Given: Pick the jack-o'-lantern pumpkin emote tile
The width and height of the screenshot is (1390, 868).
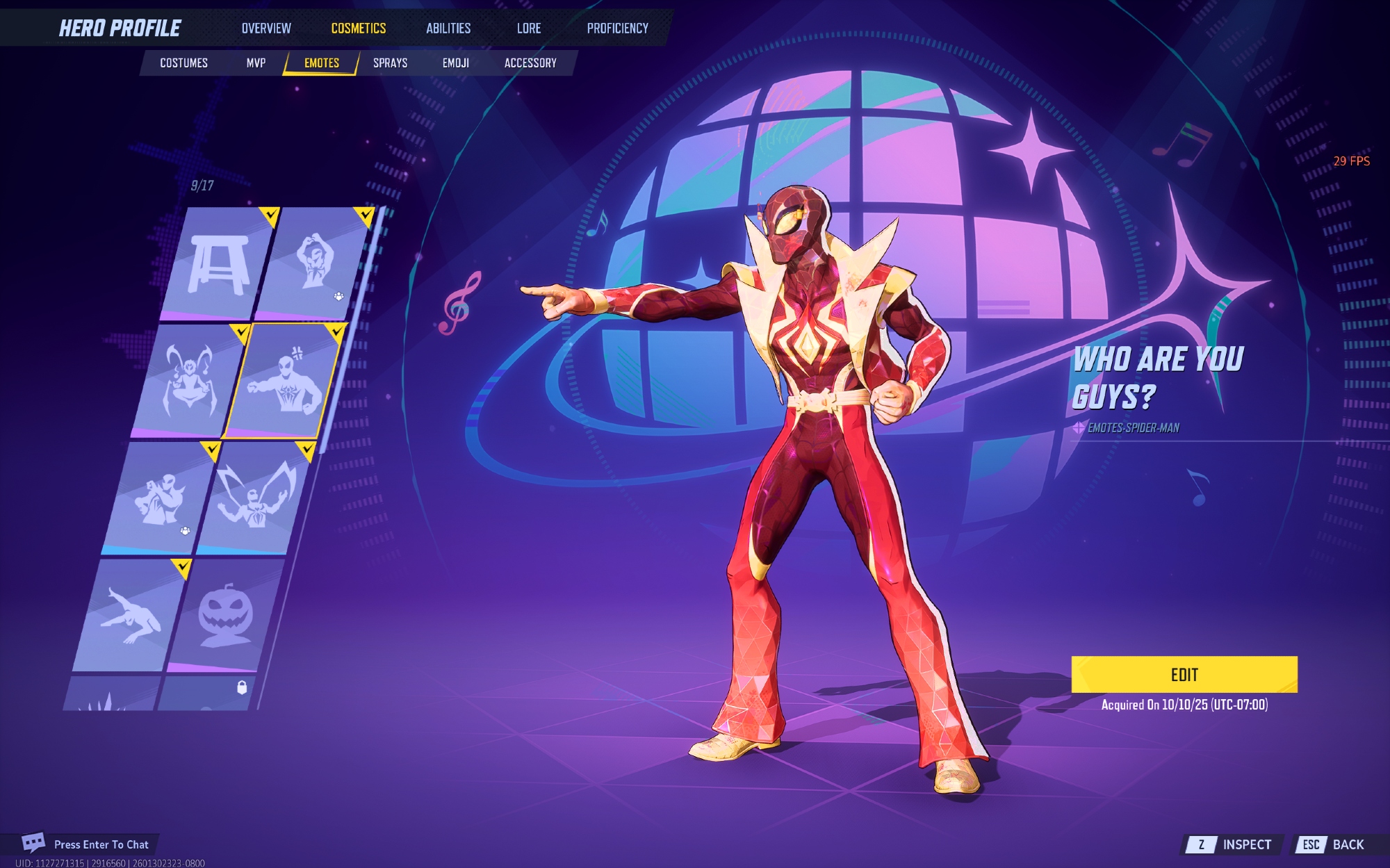Looking at the screenshot, I should (224, 615).
